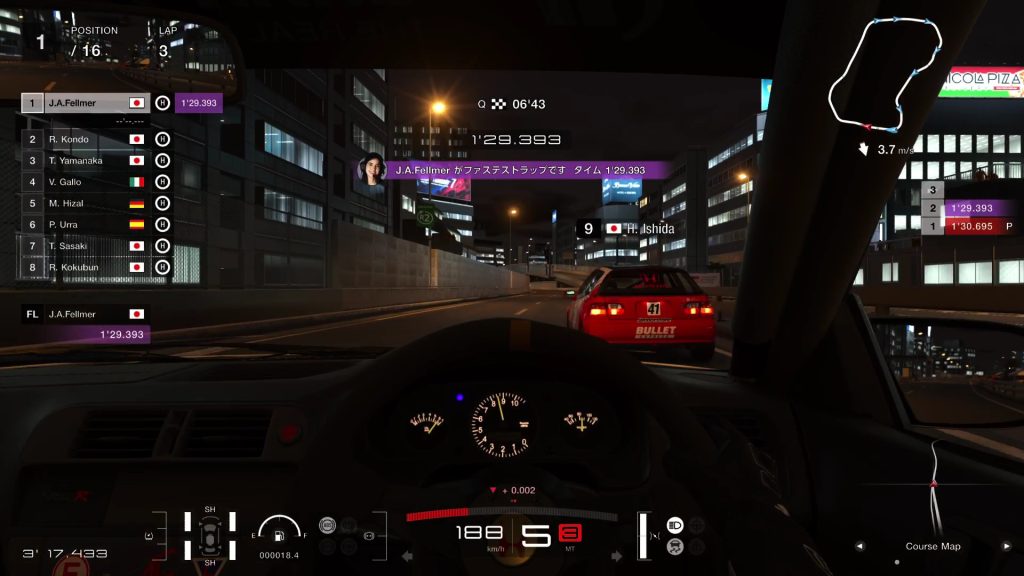Pick P. Urra's leaderboard row
Screen dimensions: 1024x576
pos(85,224)
